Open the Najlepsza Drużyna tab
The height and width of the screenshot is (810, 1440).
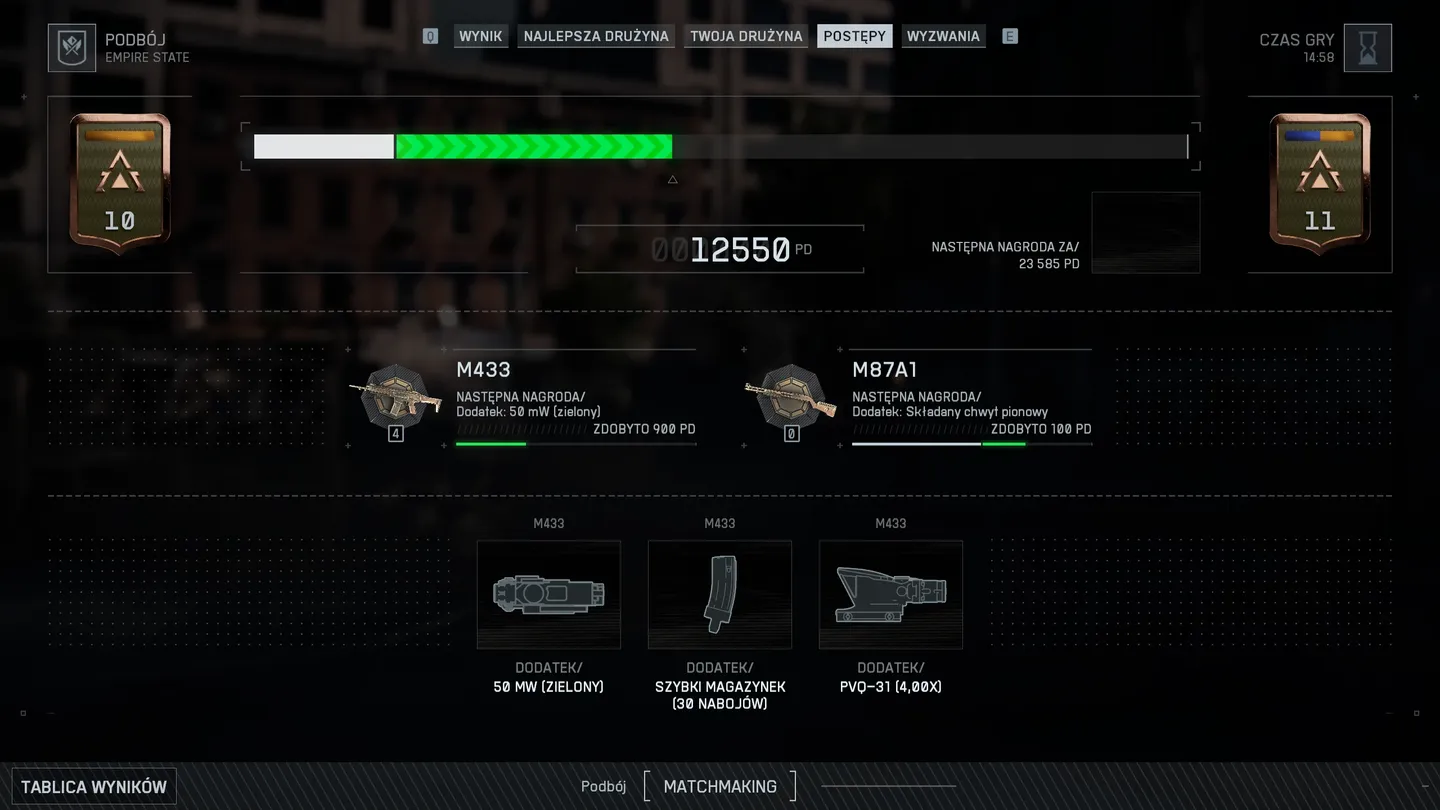[x=596, y=36]
